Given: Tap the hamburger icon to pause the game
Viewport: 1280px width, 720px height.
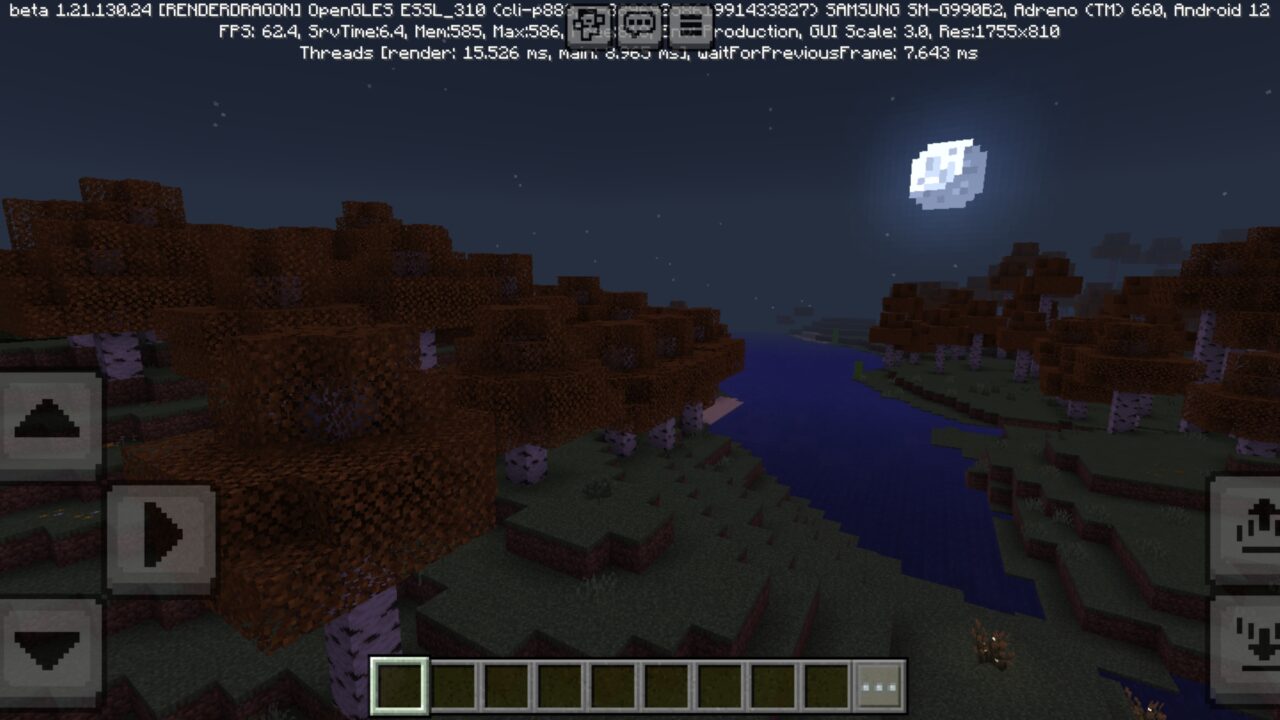Looking at the screenshot, I should (x=690, y=24).
